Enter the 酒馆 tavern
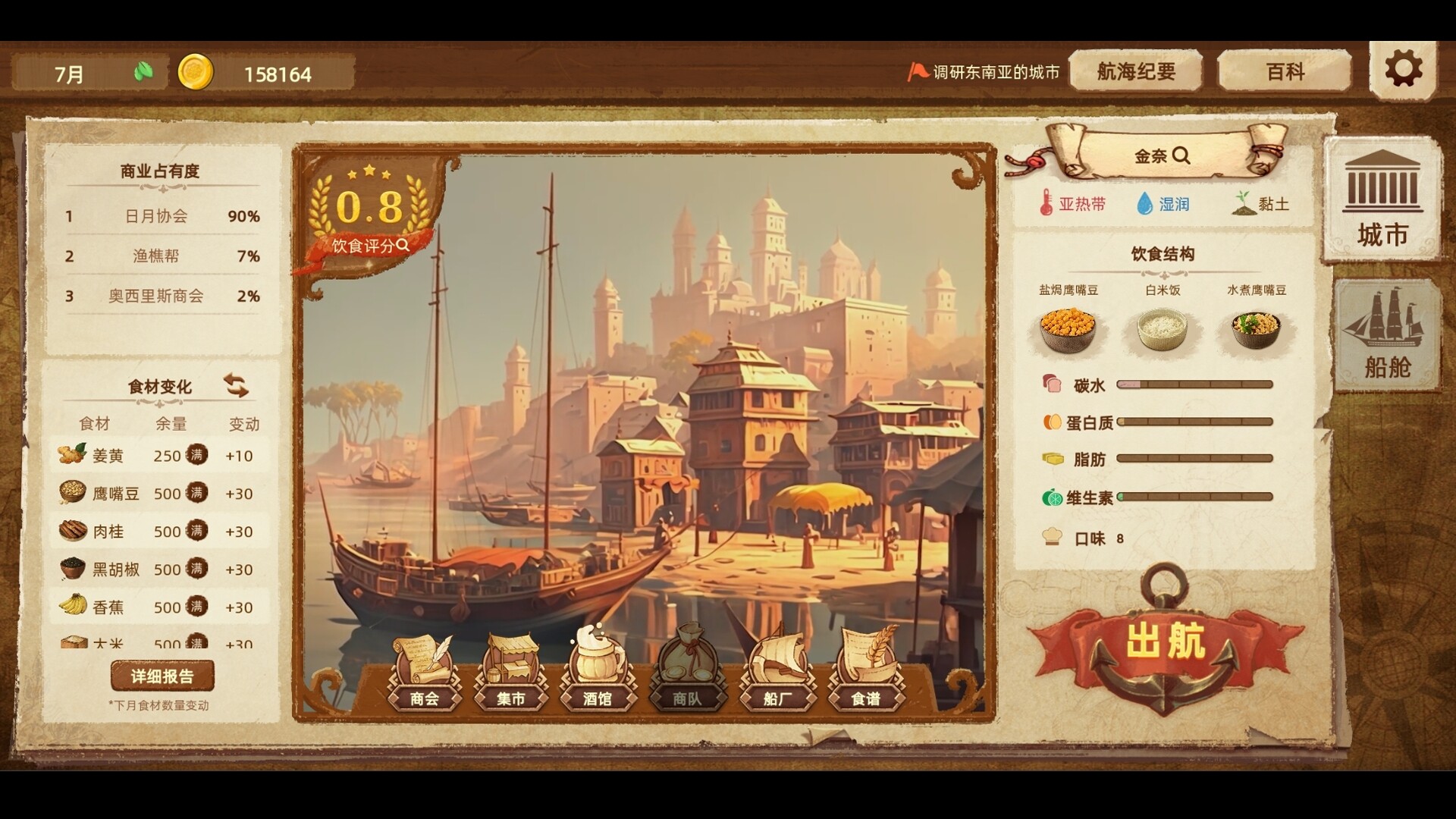 [598, 672]
